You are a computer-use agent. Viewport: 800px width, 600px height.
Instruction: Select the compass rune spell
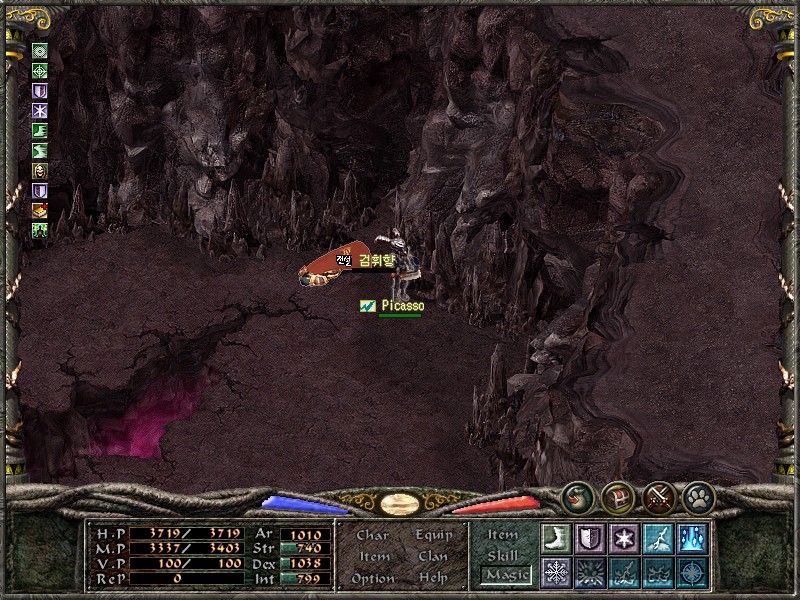click(x=691, y=572)
